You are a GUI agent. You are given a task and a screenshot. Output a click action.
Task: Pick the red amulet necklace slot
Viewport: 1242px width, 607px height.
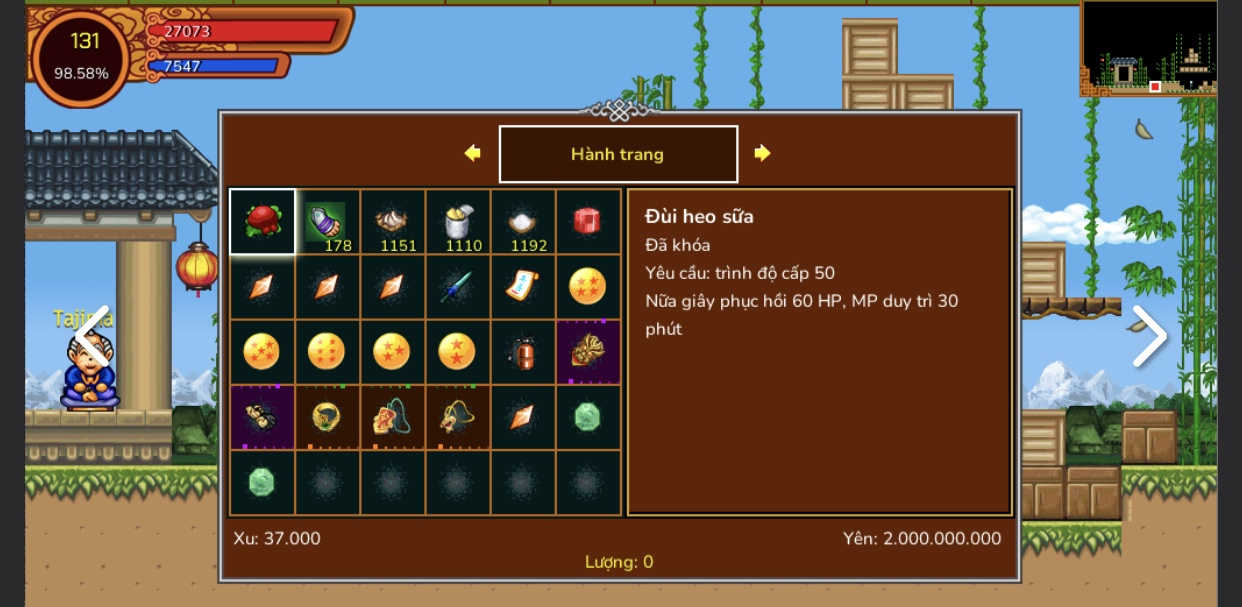point(392,417)
